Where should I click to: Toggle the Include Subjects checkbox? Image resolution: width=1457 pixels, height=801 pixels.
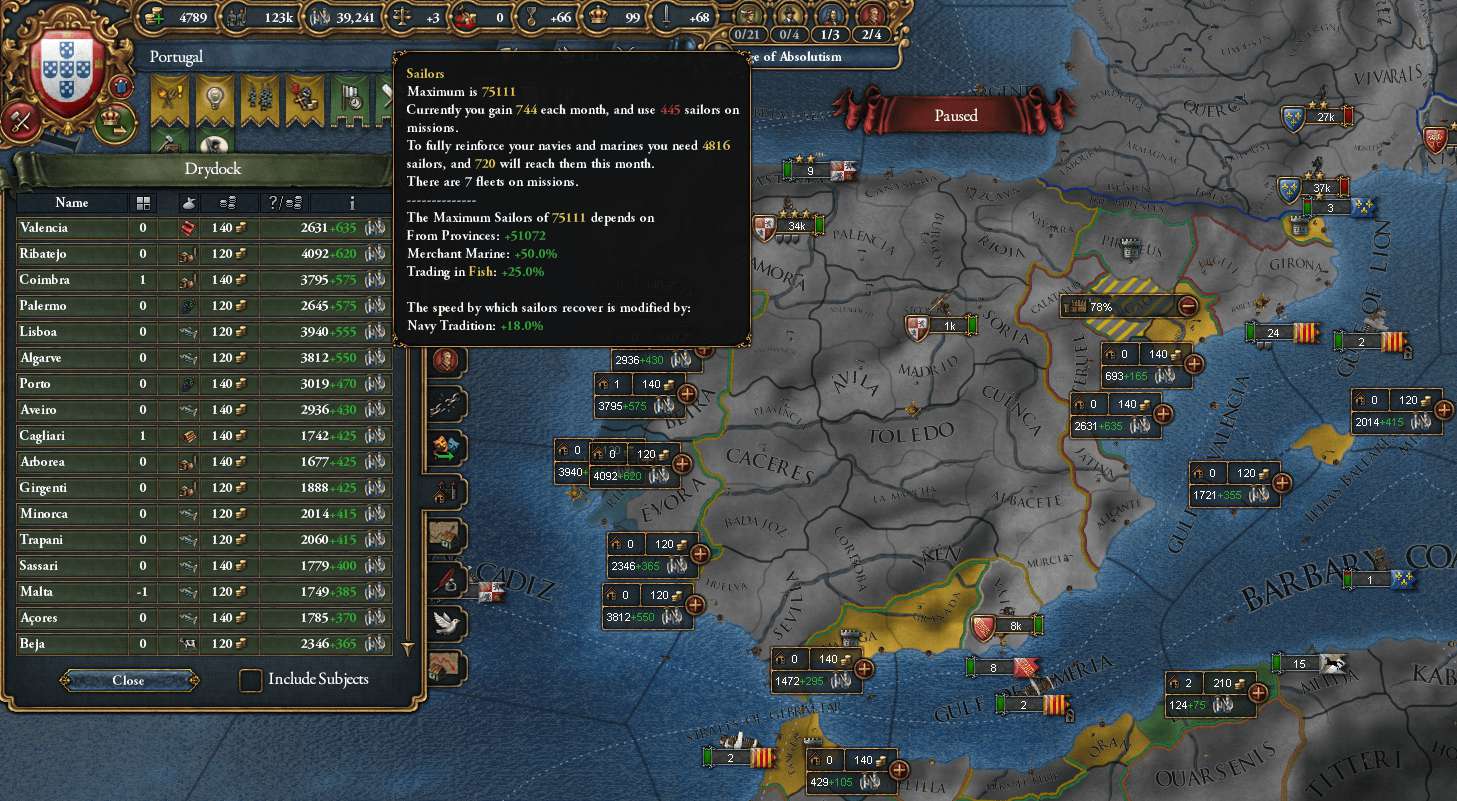click(x=251, y=680)
